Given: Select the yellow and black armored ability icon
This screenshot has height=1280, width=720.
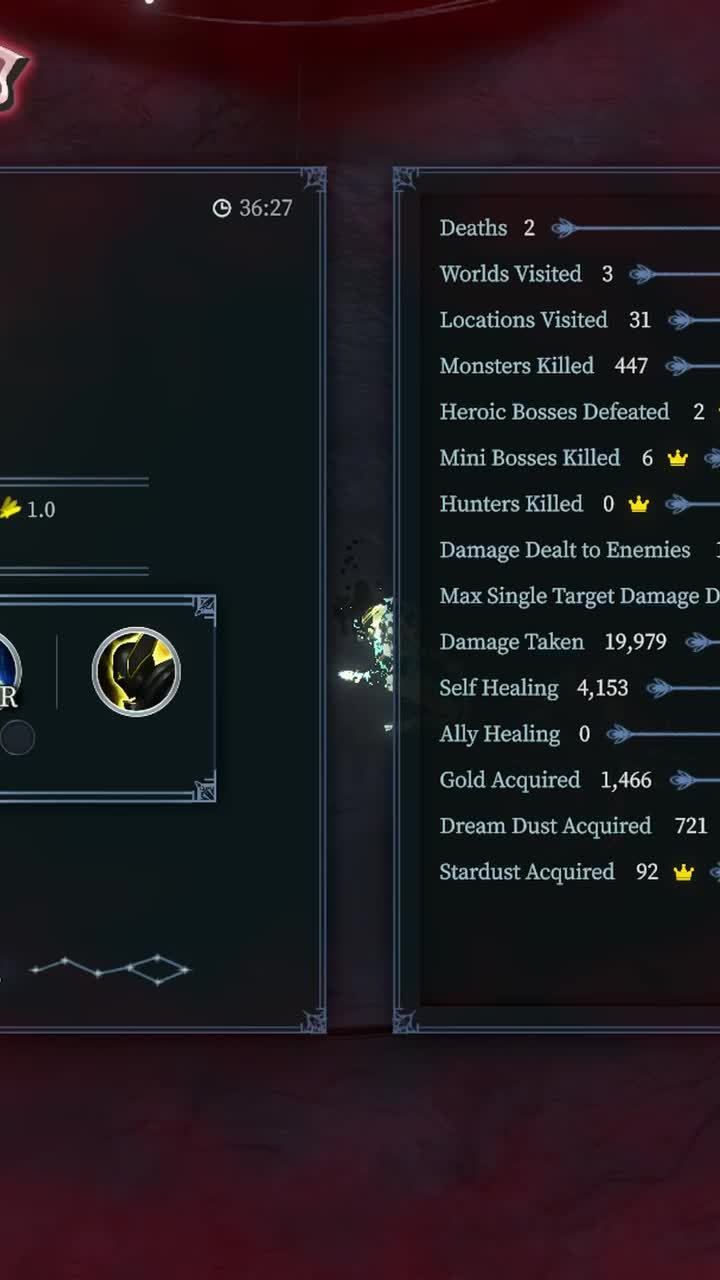Looking at the screenshot, I should point(136,671).
